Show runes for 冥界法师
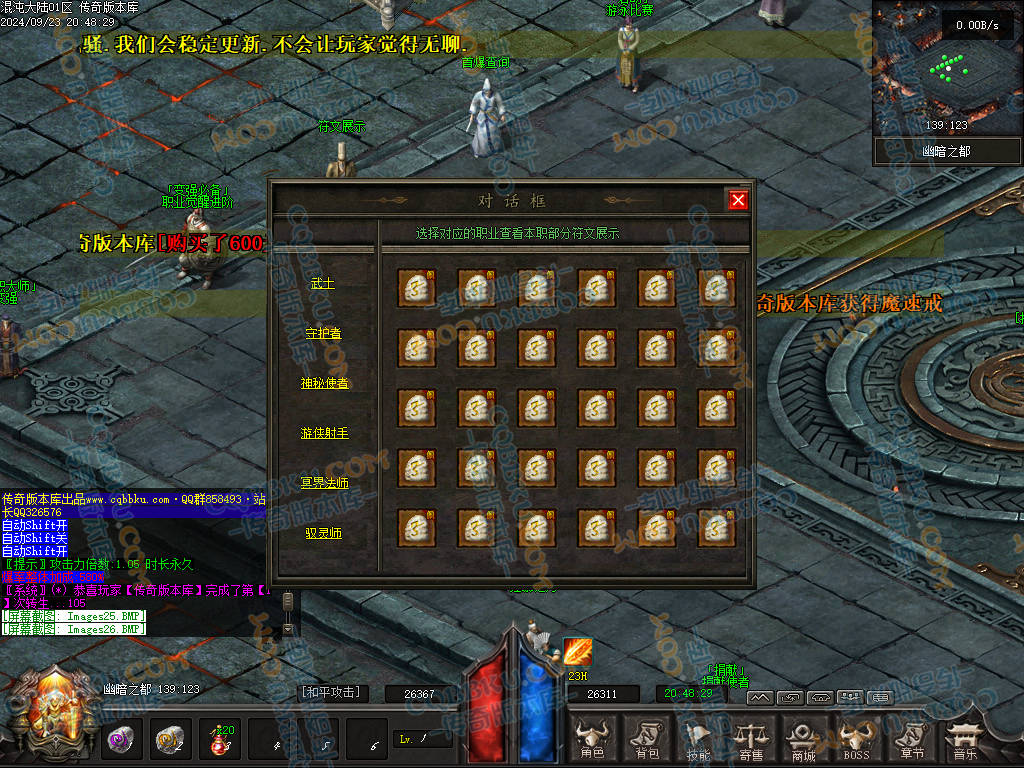The height and width of the screenshot is (768, 1024). [324, 483]
